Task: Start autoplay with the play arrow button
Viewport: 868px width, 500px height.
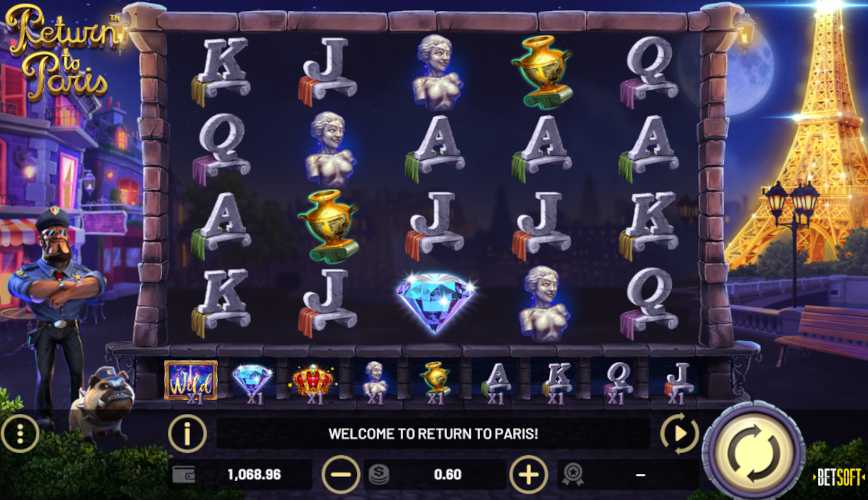Action: pos(679,433)
